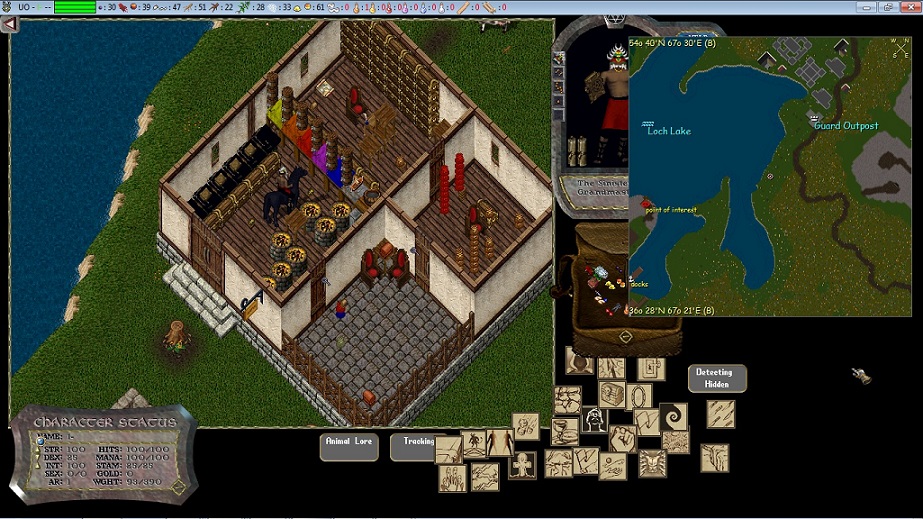Image resolution: width=923 pixels, height=519 pixels.
Task: Activate the Tracking skill button
Action: 416,446
